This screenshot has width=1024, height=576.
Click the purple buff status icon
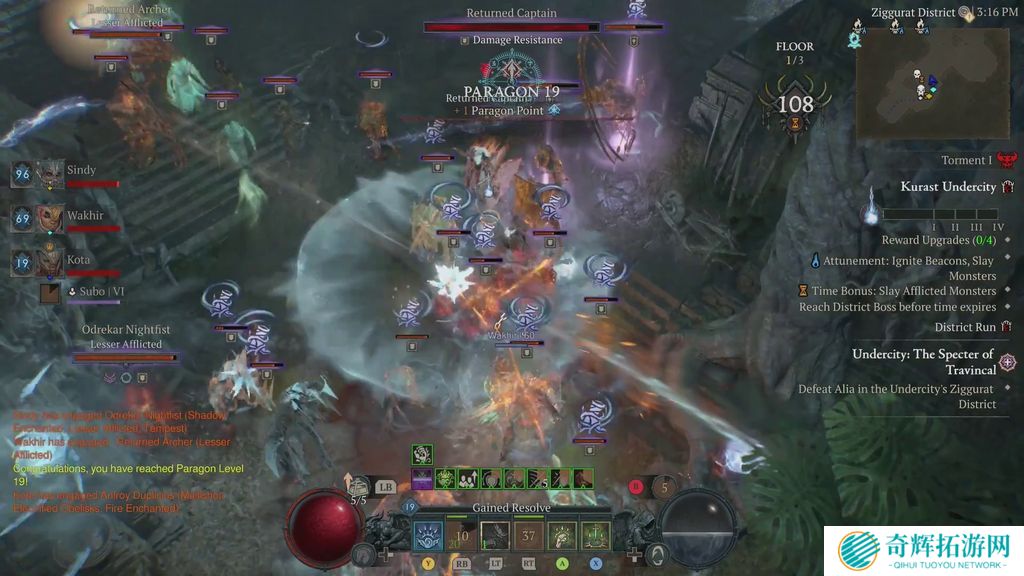tap(422, 479)
